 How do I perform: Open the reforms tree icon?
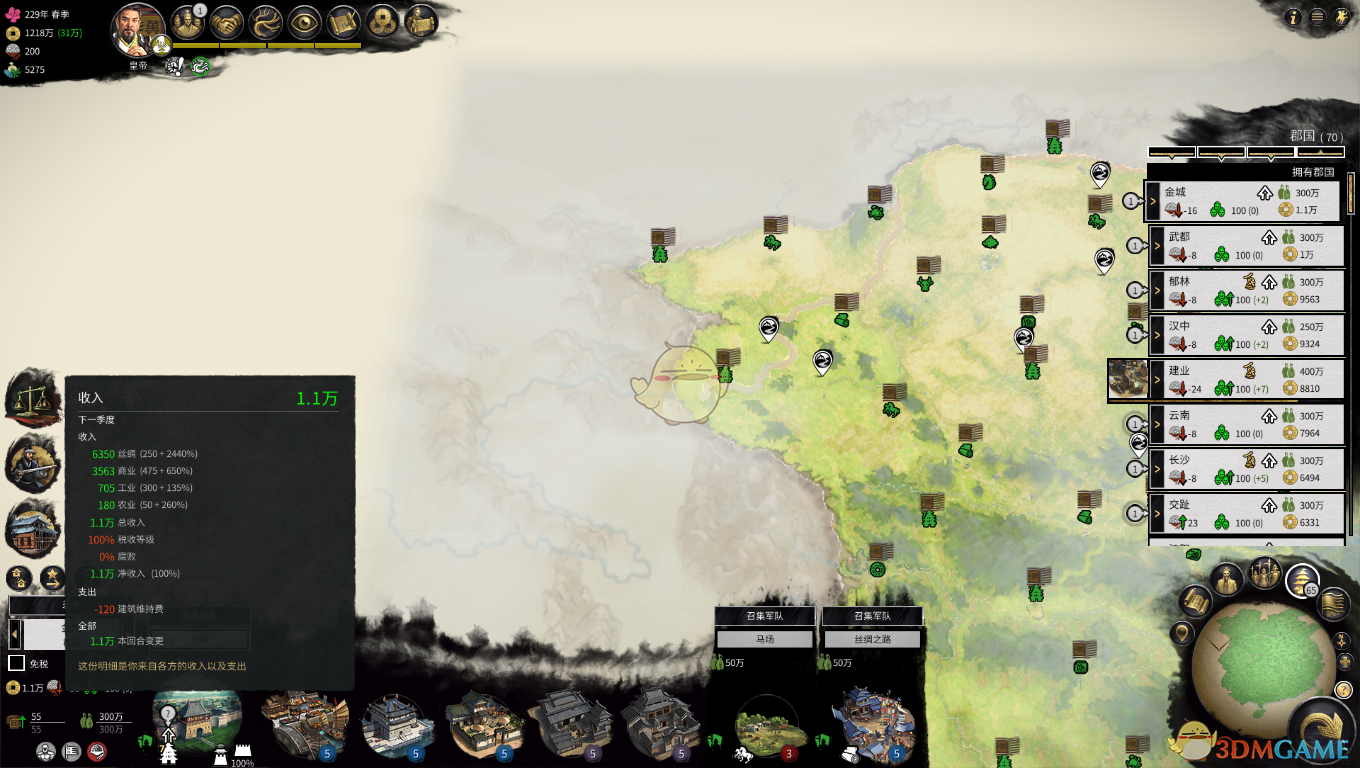268,22
